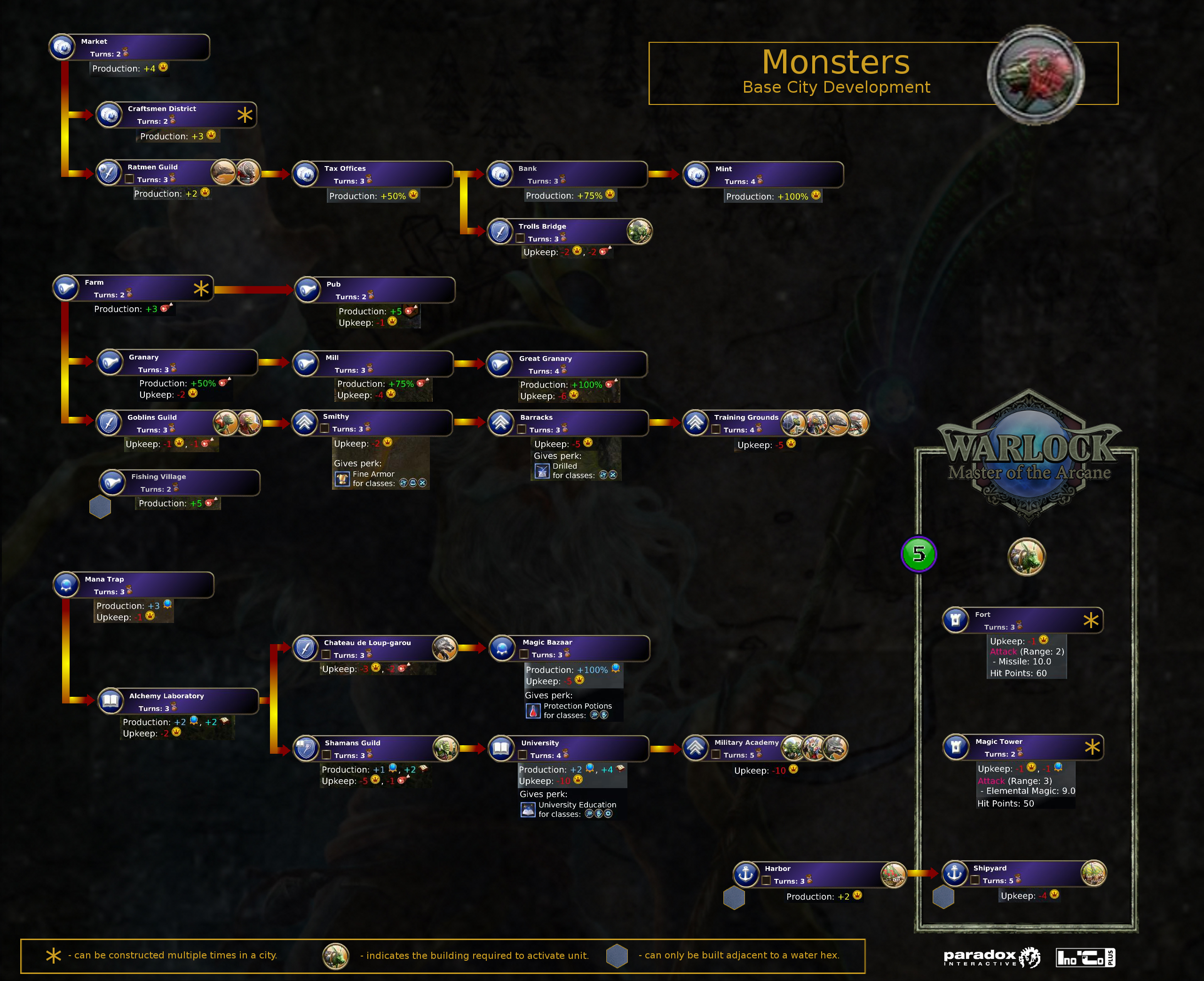
Task: Click the Pub building
Action: [x=375, y=290]
